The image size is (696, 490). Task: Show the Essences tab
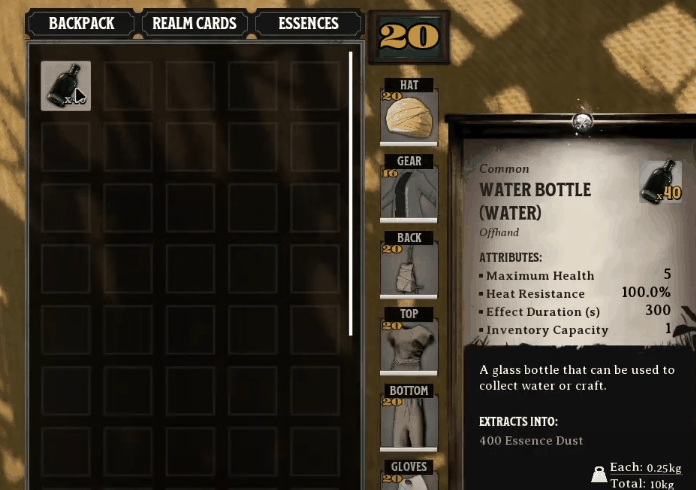307,23
